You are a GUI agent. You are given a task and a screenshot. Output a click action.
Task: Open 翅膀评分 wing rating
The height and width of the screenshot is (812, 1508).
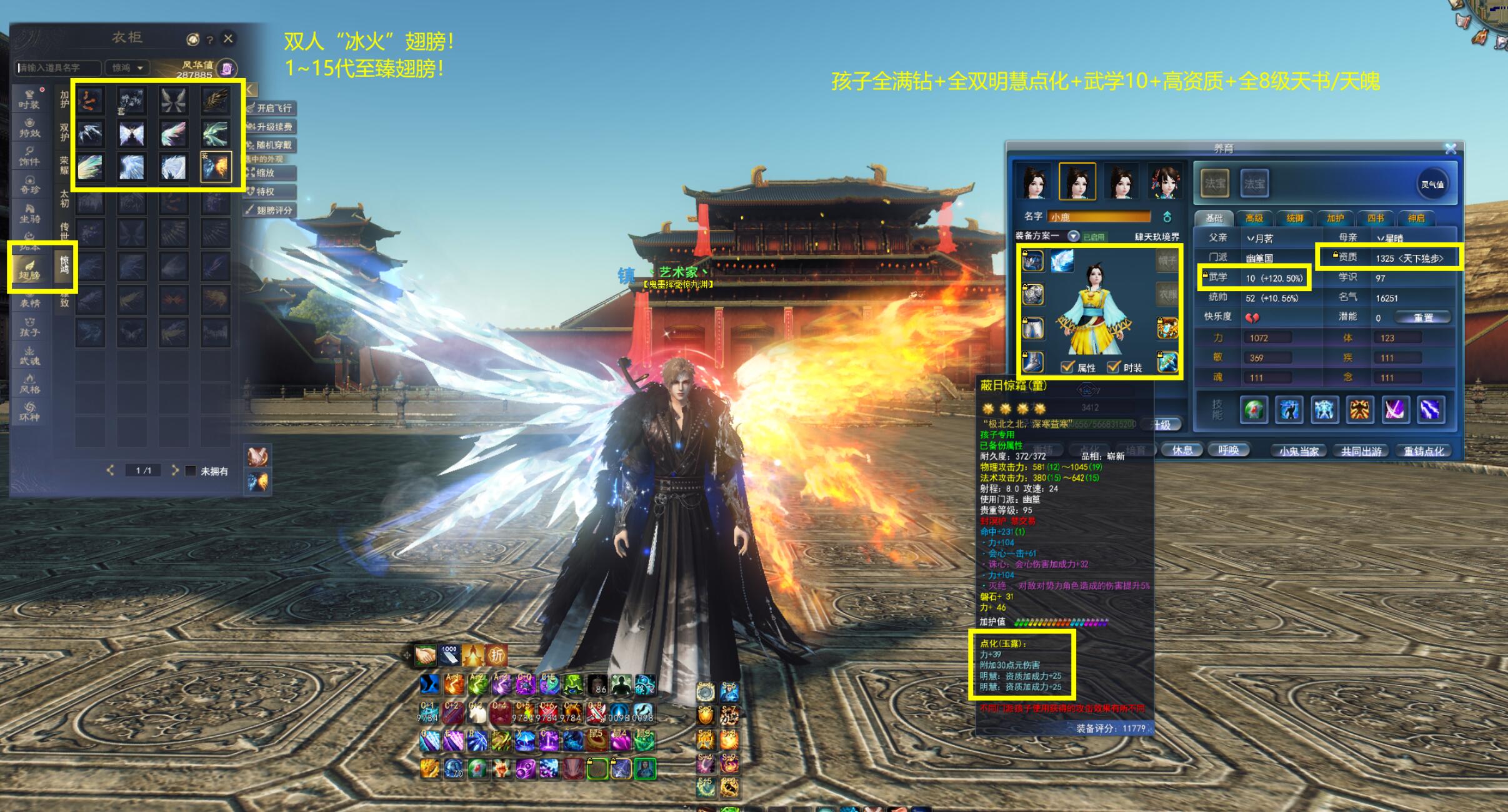270,210
